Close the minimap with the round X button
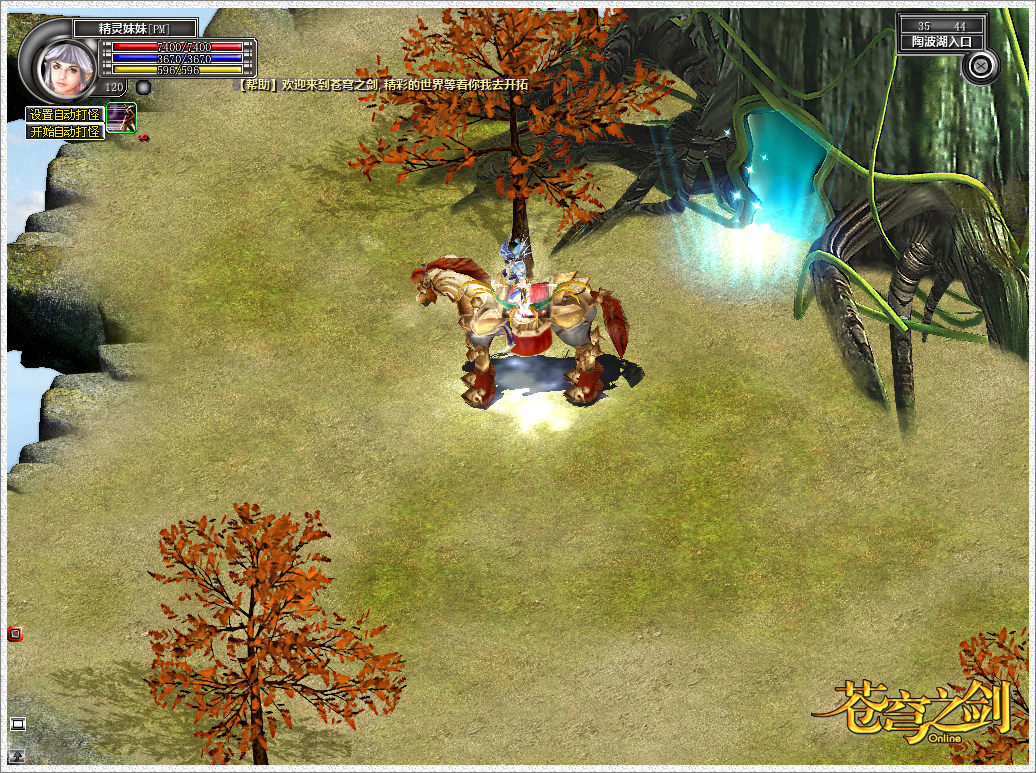Screen dimensions: 1036x773 (980, 66)
